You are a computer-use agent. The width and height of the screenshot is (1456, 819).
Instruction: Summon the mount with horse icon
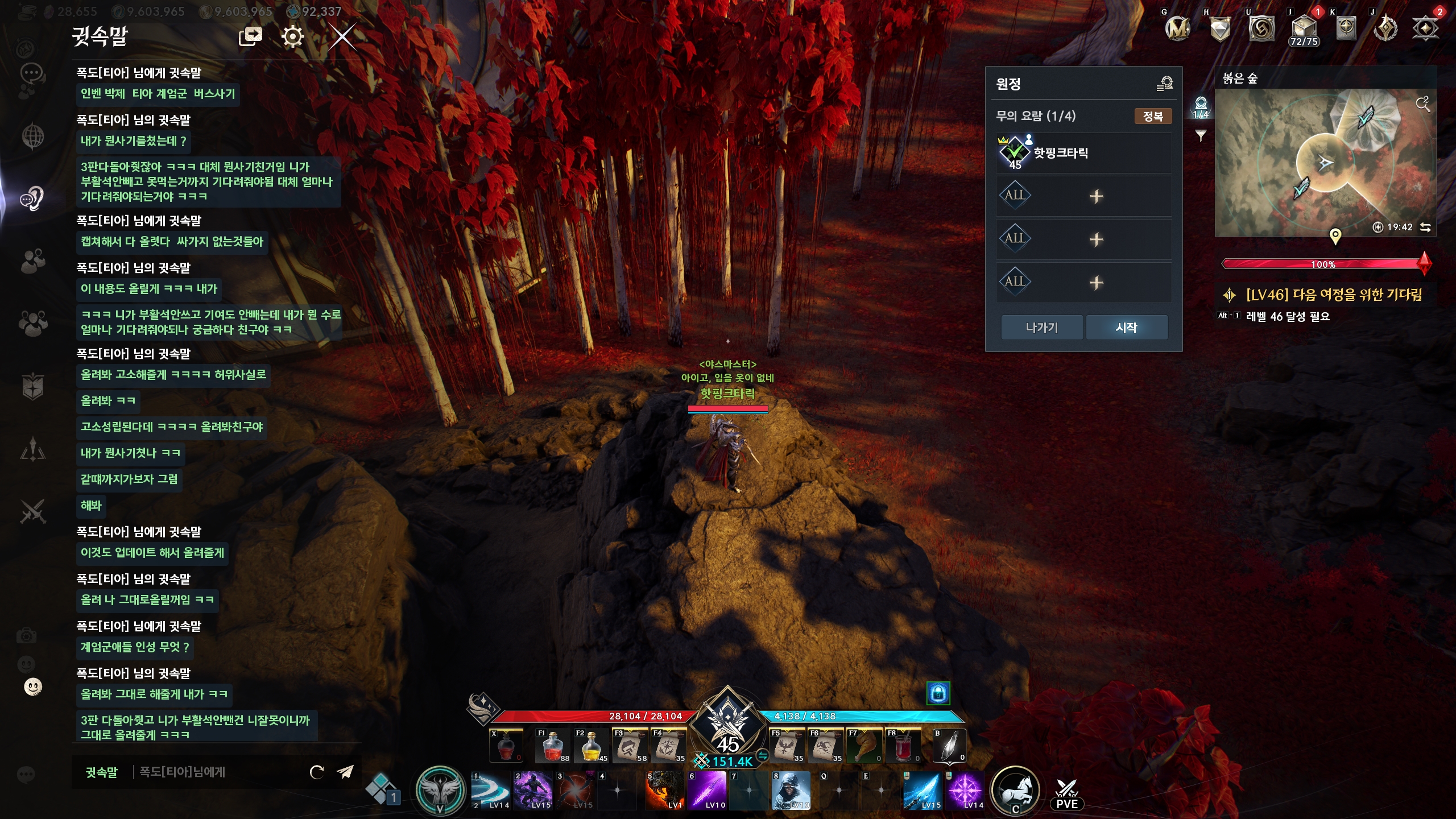coord(1015,790)
